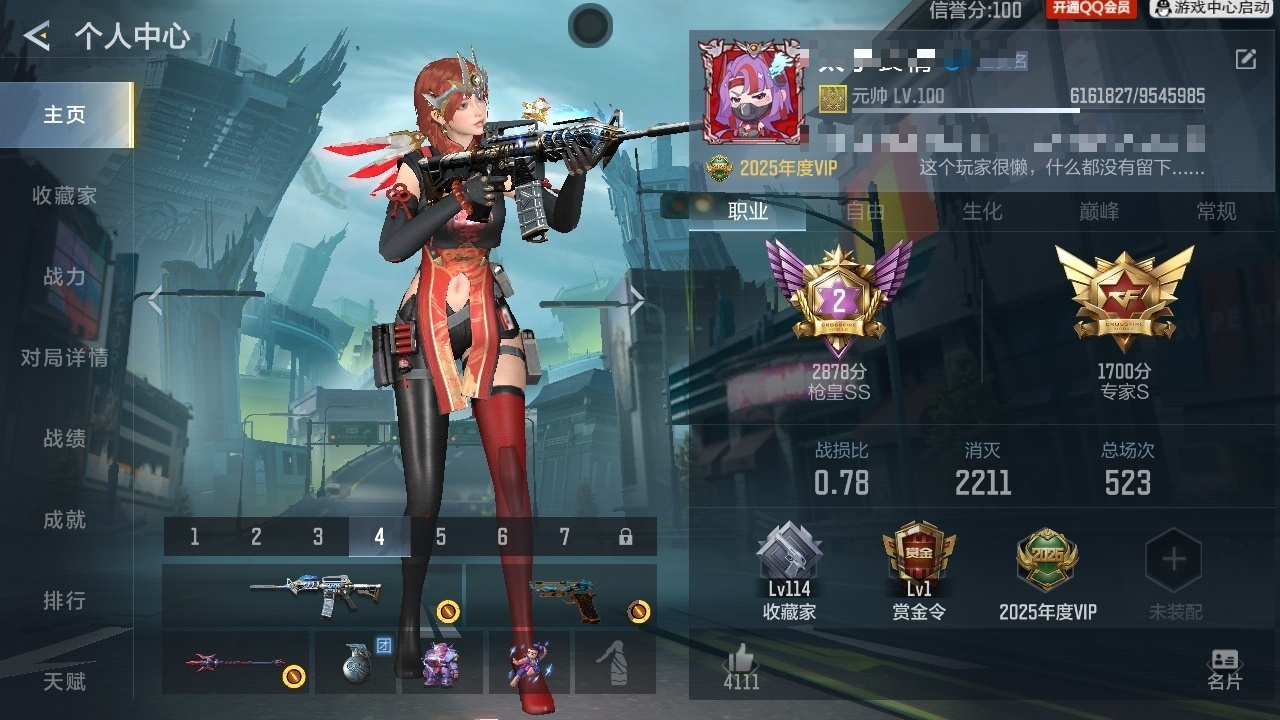The height and width of the screenshot is (720, 1280).
Task: Open the 天赋 talent page
Action: click(65, 682)
